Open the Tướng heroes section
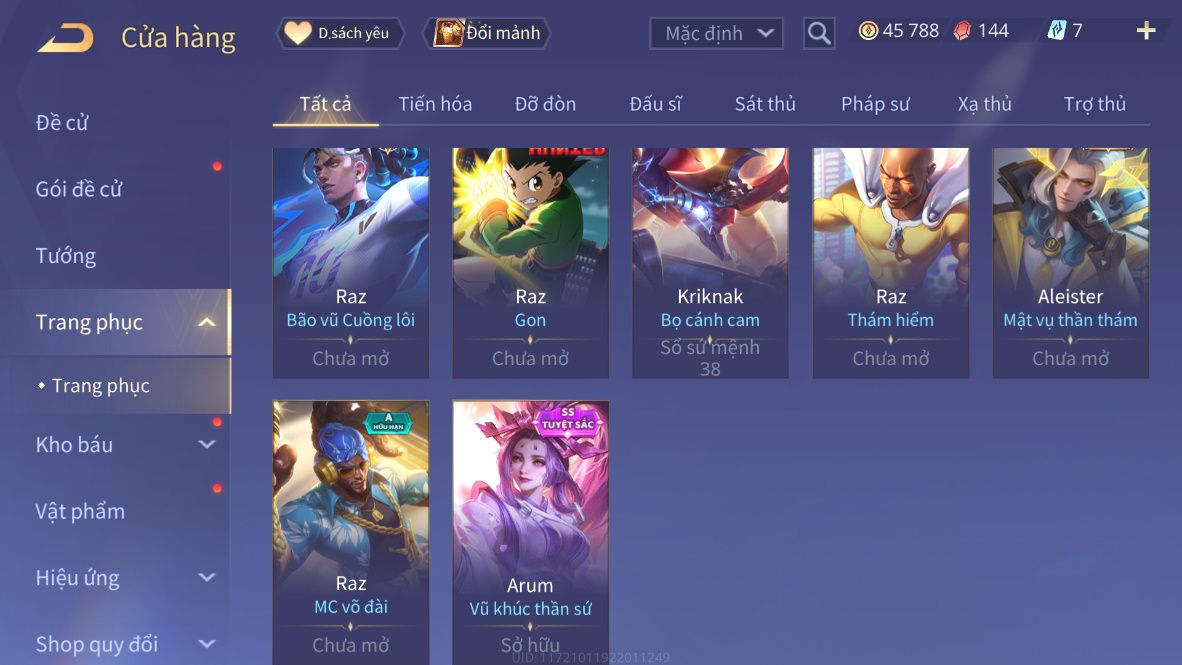Screen dimensions: 1182x665 (x=66, y=256)
